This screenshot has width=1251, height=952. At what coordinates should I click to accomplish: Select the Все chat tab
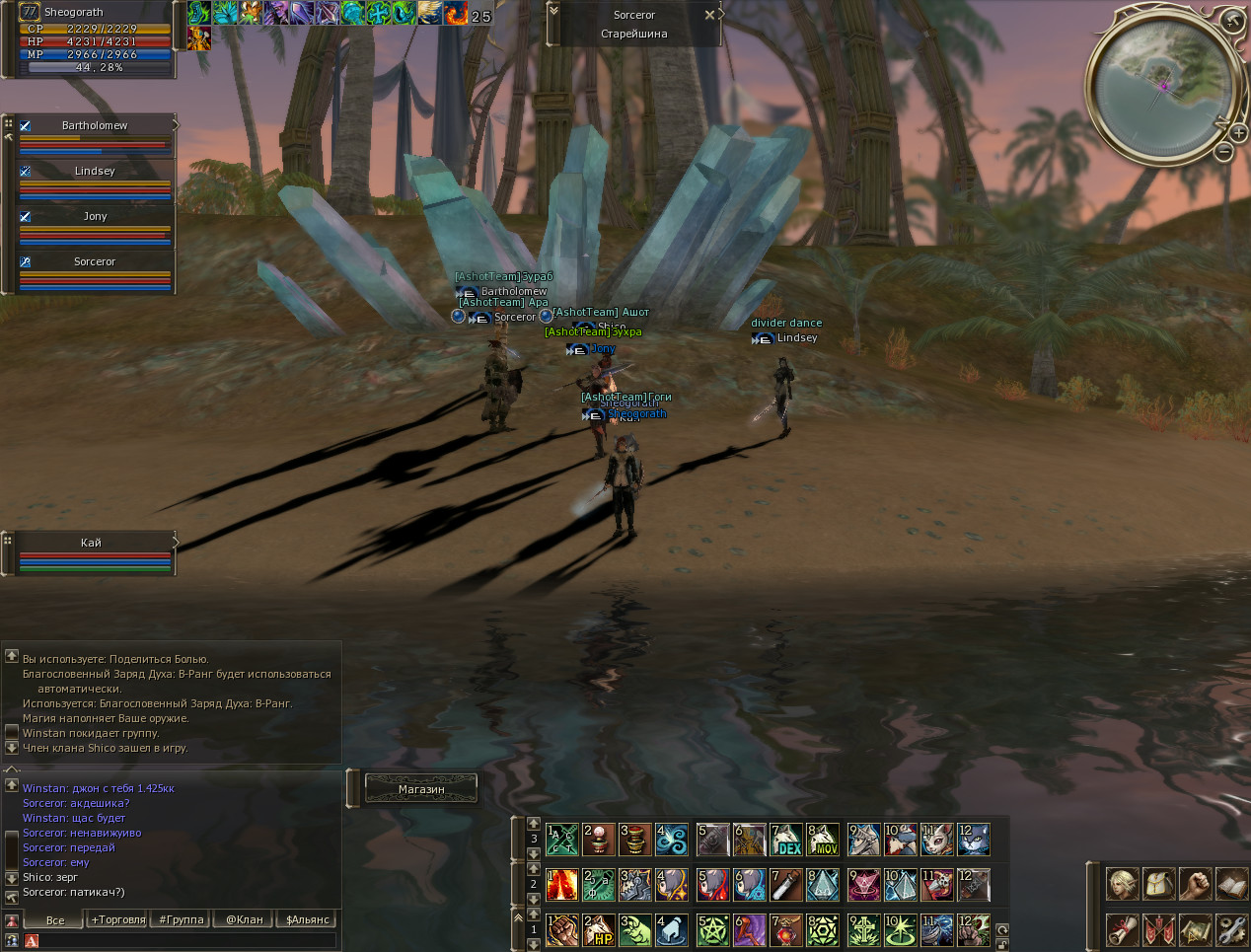(x=55, y=919)
